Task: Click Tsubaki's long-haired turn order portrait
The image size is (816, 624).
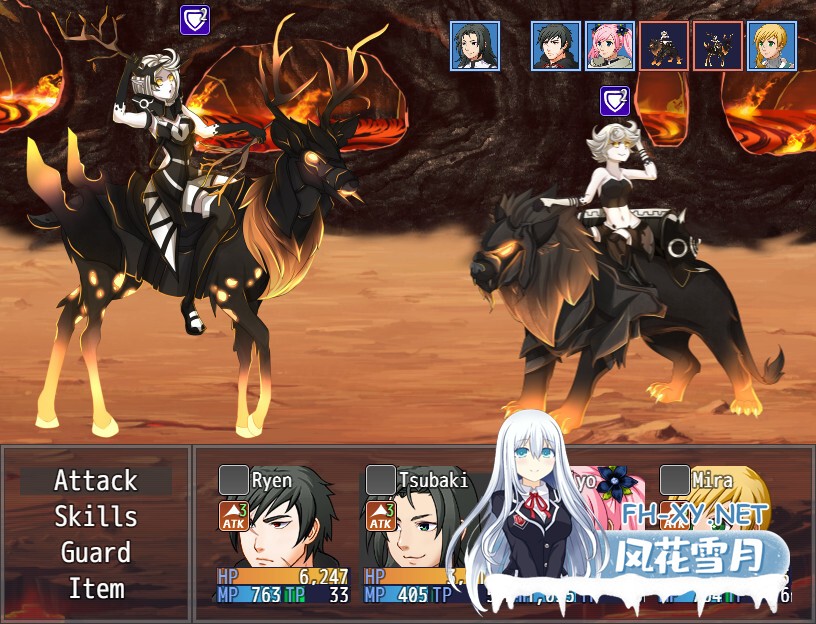Action: point(475,46)
